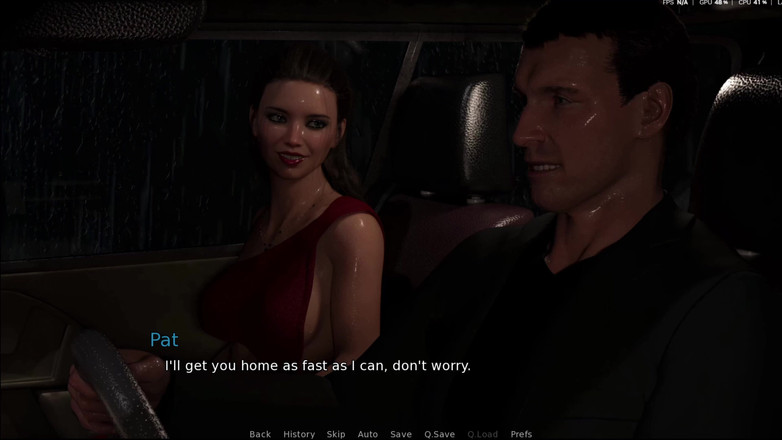782x440 pixels.
Task: Toggle Auto-advance dialogue
Action: 368,434
